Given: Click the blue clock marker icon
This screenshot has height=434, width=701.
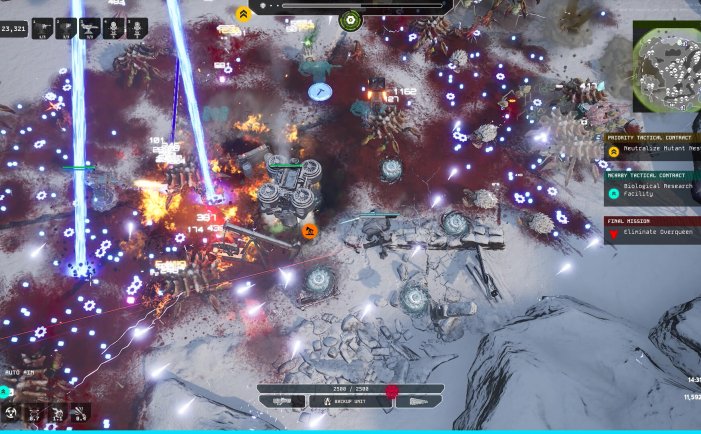Looking at the screenshot, I should pos(318,91).
